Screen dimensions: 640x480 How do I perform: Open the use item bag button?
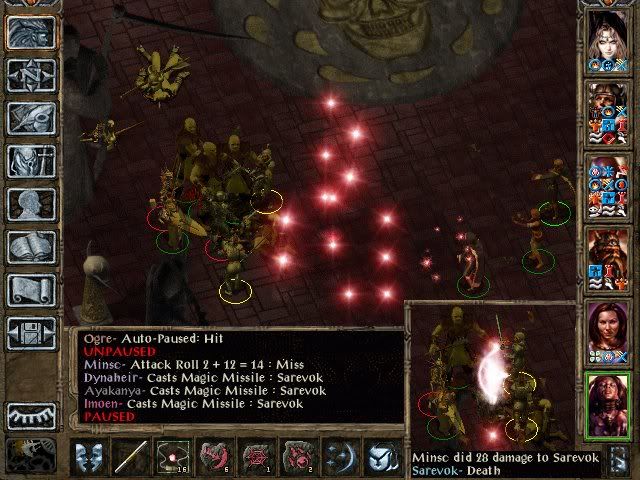(x=384, y=456)
